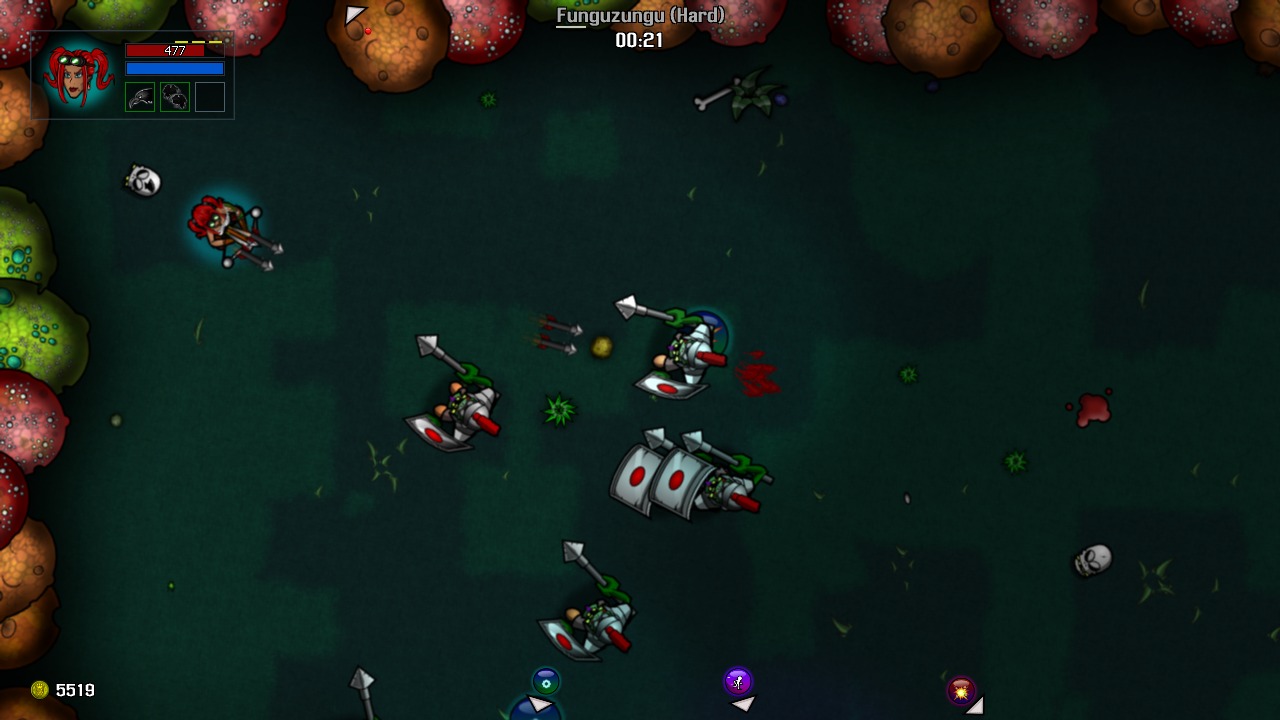Click the gold coin icon next to 5519

tap(42, 690)
